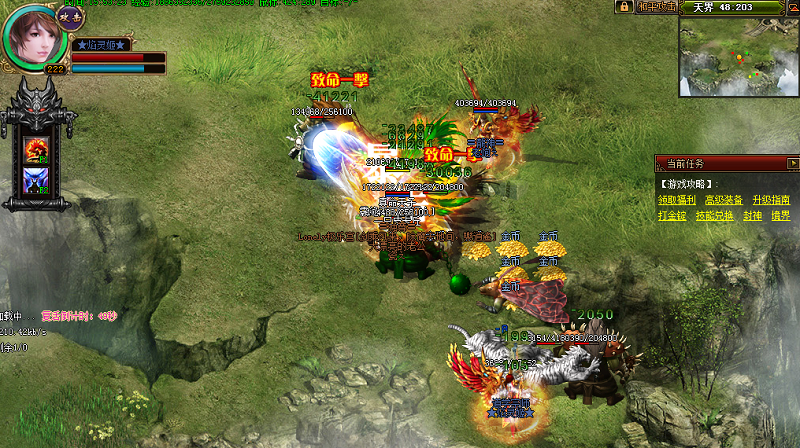This screenshot has width=800, height=448.
Task: Open the 境界 realm guide link
Action: coord(780,216)
